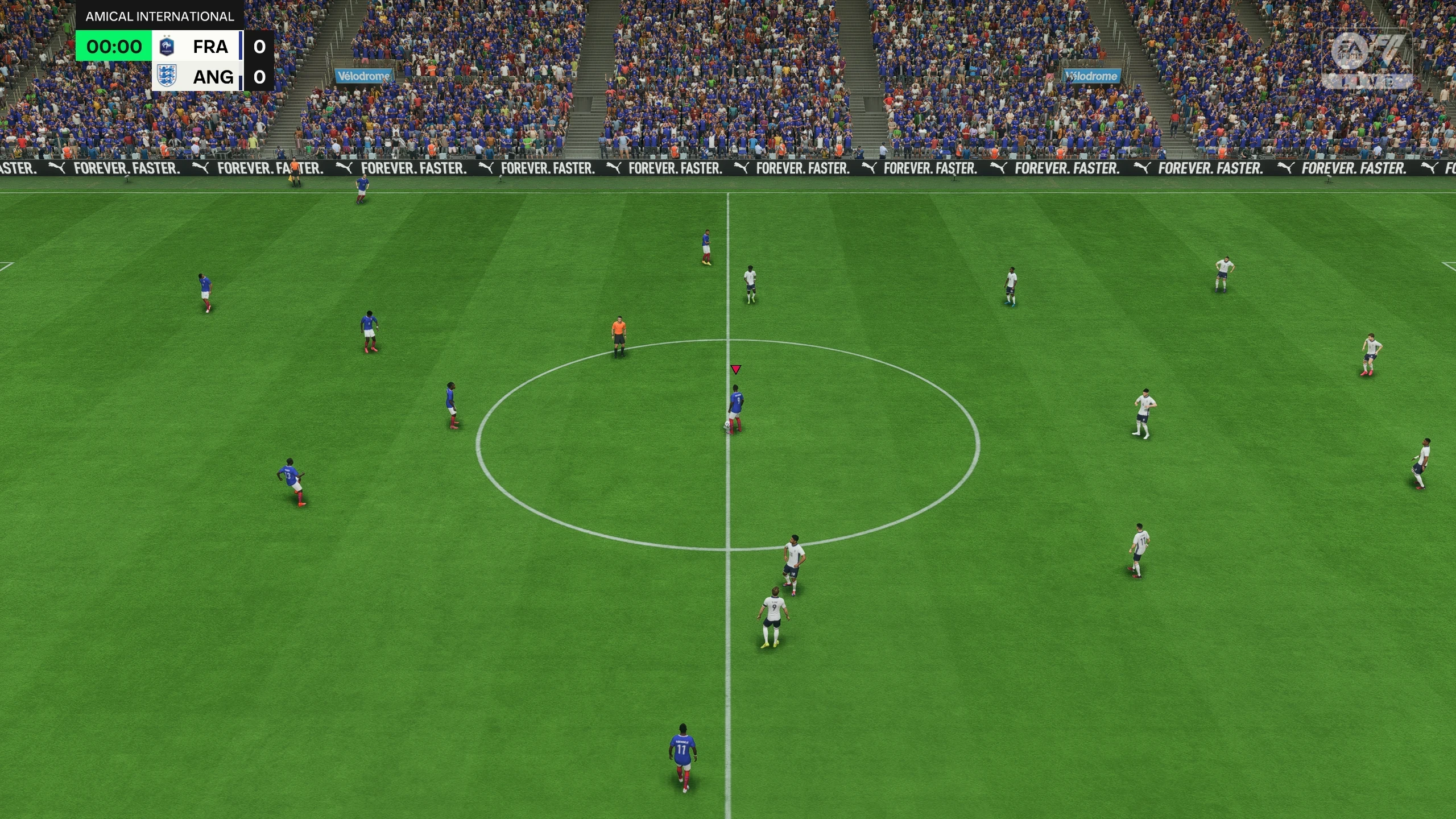The image size is (1456, 819).
Task: Click the EA Sports logo watermark
Action: click(x=1348, y=51)
